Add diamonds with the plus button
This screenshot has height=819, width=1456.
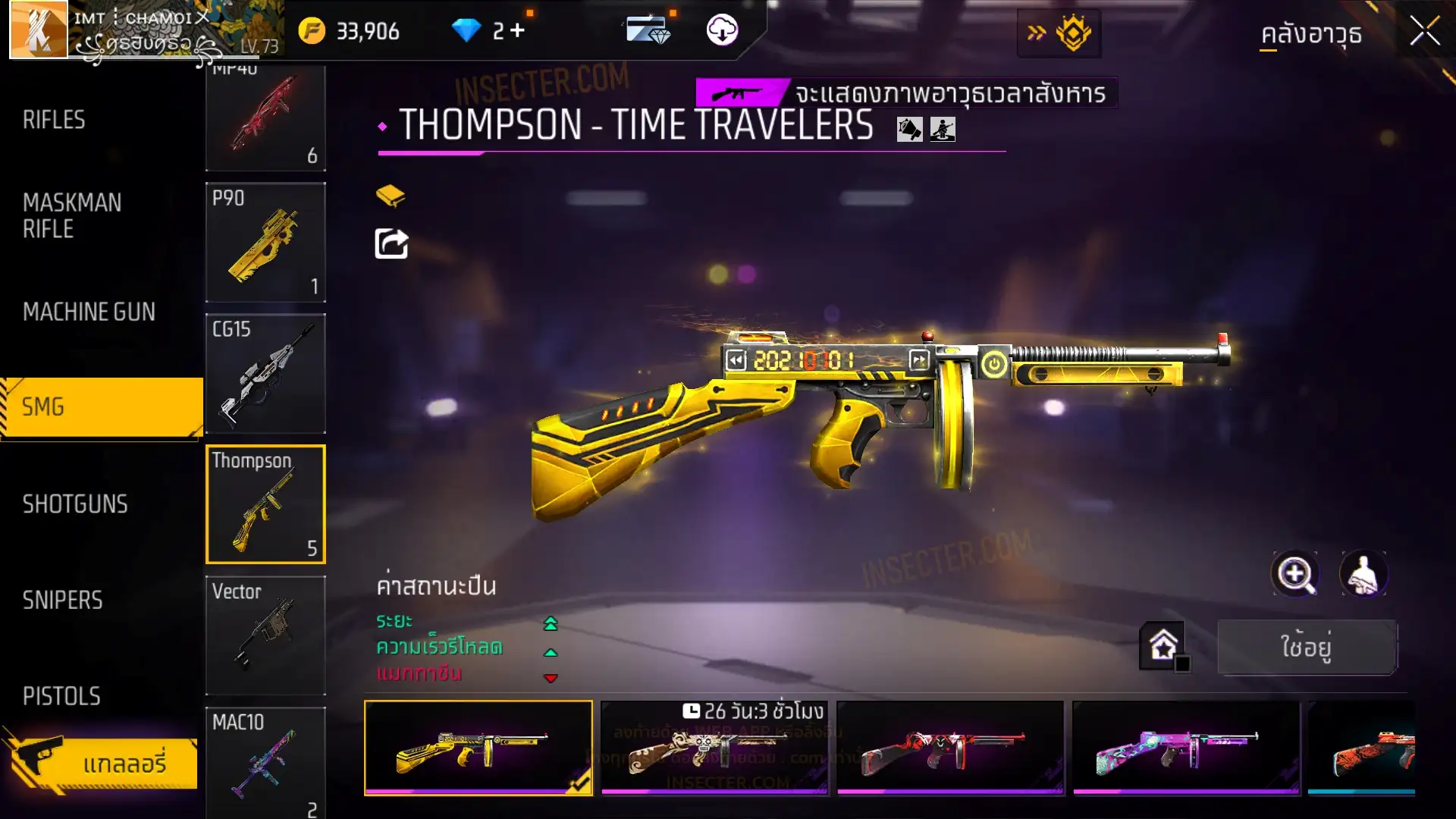517,30
